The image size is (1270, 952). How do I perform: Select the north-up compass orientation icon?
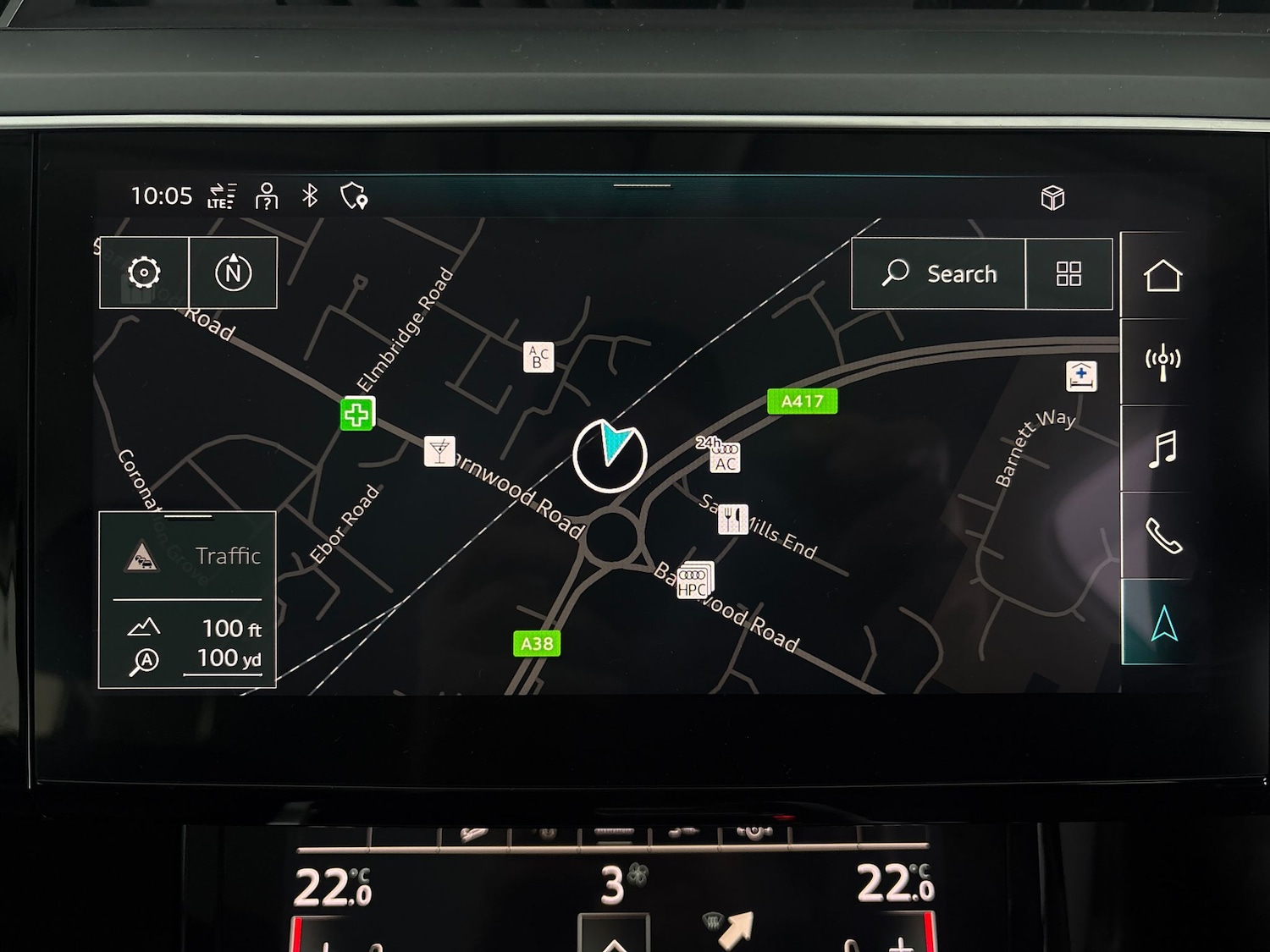[x=235, y=272]
